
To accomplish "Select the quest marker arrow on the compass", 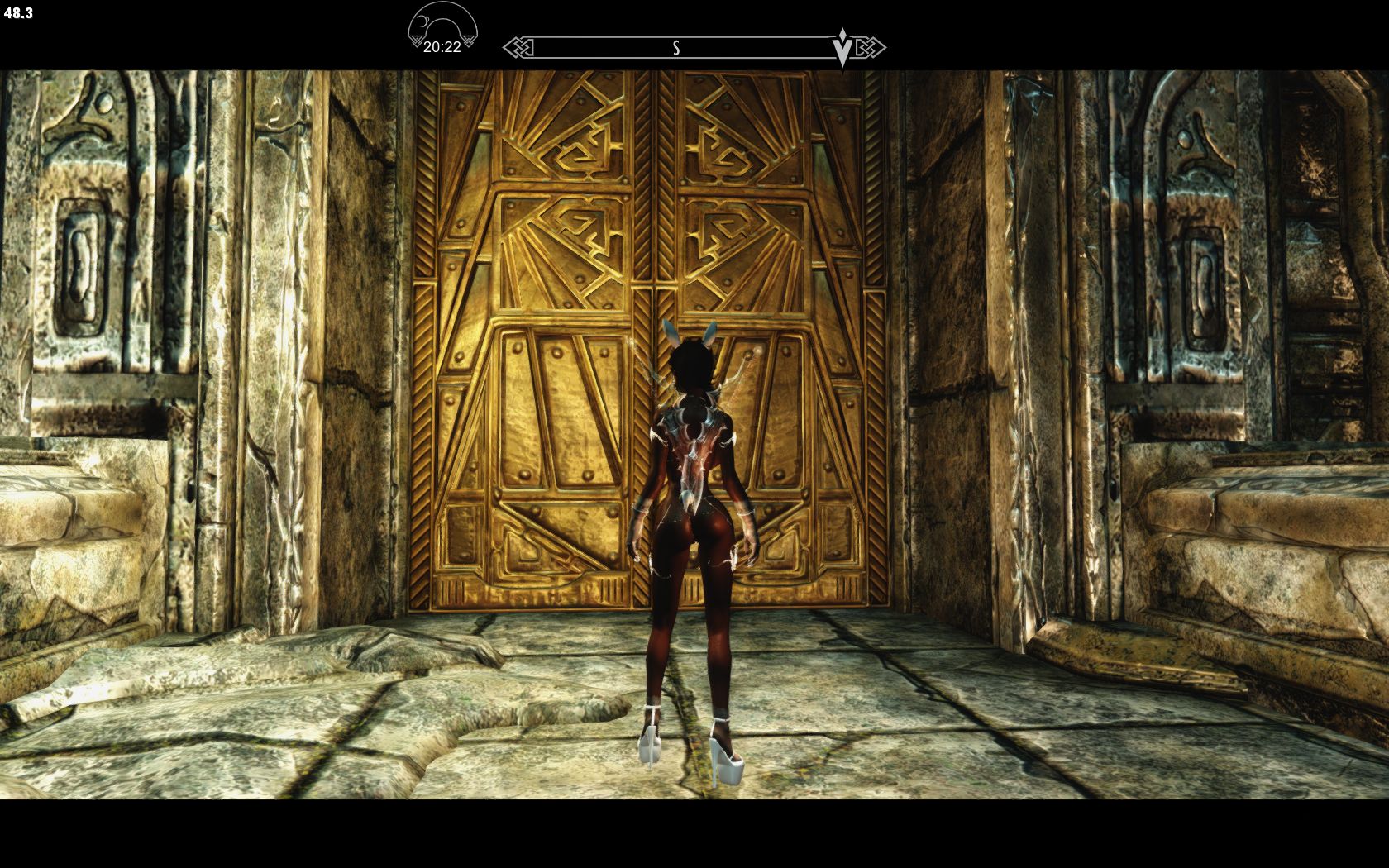I will click(842, 48).
